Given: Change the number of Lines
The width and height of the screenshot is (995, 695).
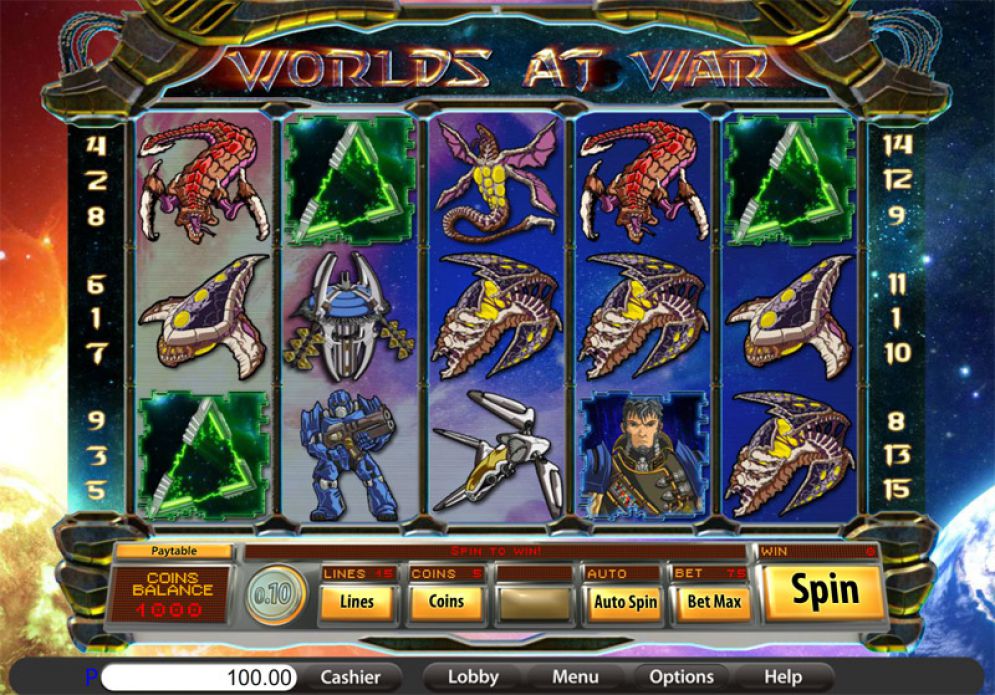Looking at the screenshot, I should coord(357,602).
